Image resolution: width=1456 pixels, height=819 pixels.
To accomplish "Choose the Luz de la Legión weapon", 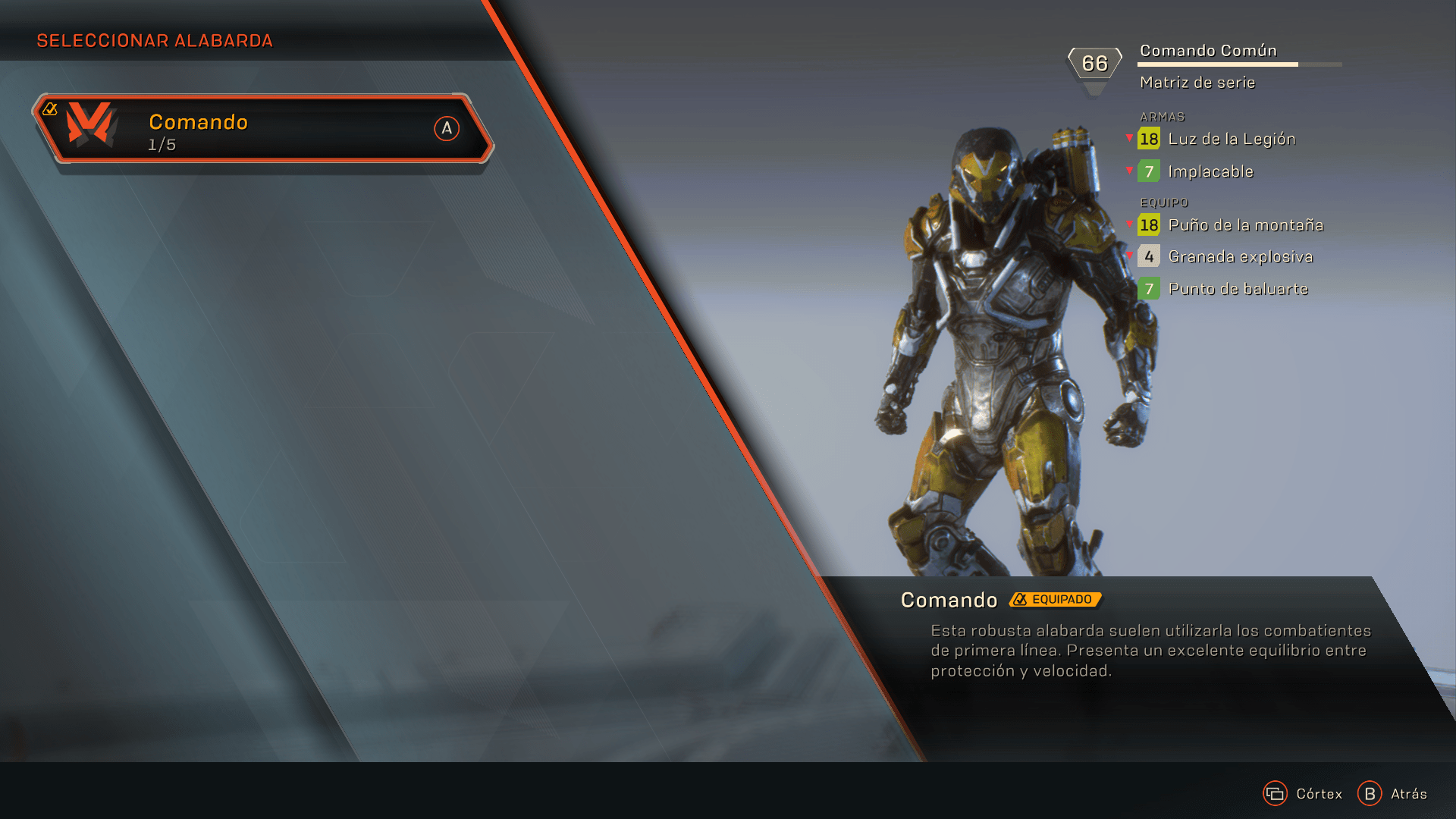I will (x=1230, y=140).
